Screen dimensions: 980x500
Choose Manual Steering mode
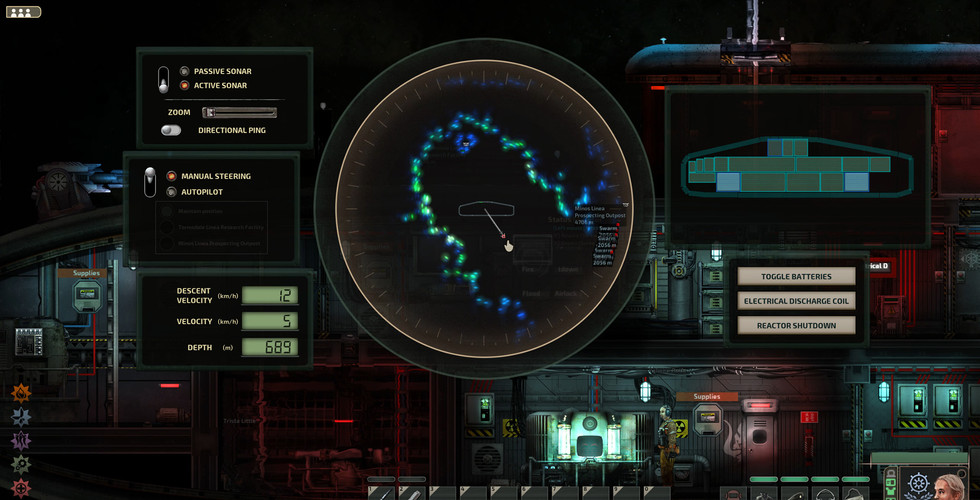(x=172, y=176)
